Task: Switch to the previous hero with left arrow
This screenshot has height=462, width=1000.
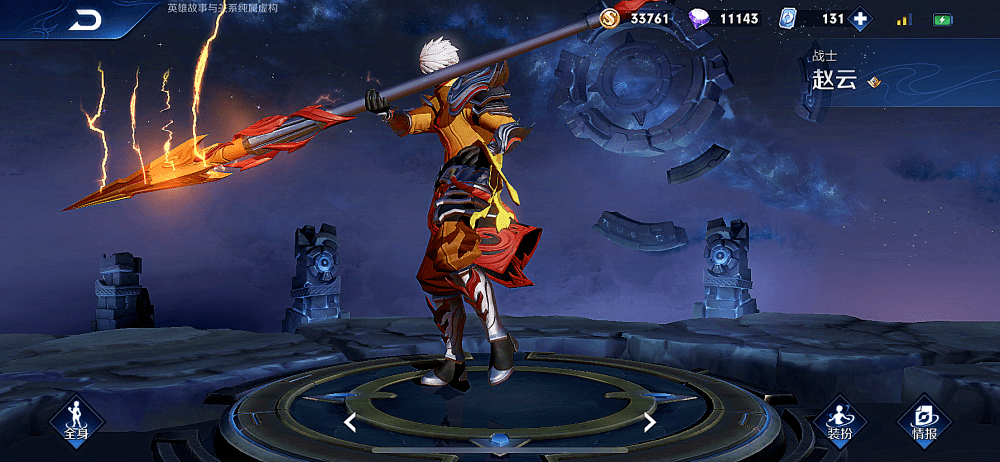Action: pyautogui.click(x=350, y=422)
